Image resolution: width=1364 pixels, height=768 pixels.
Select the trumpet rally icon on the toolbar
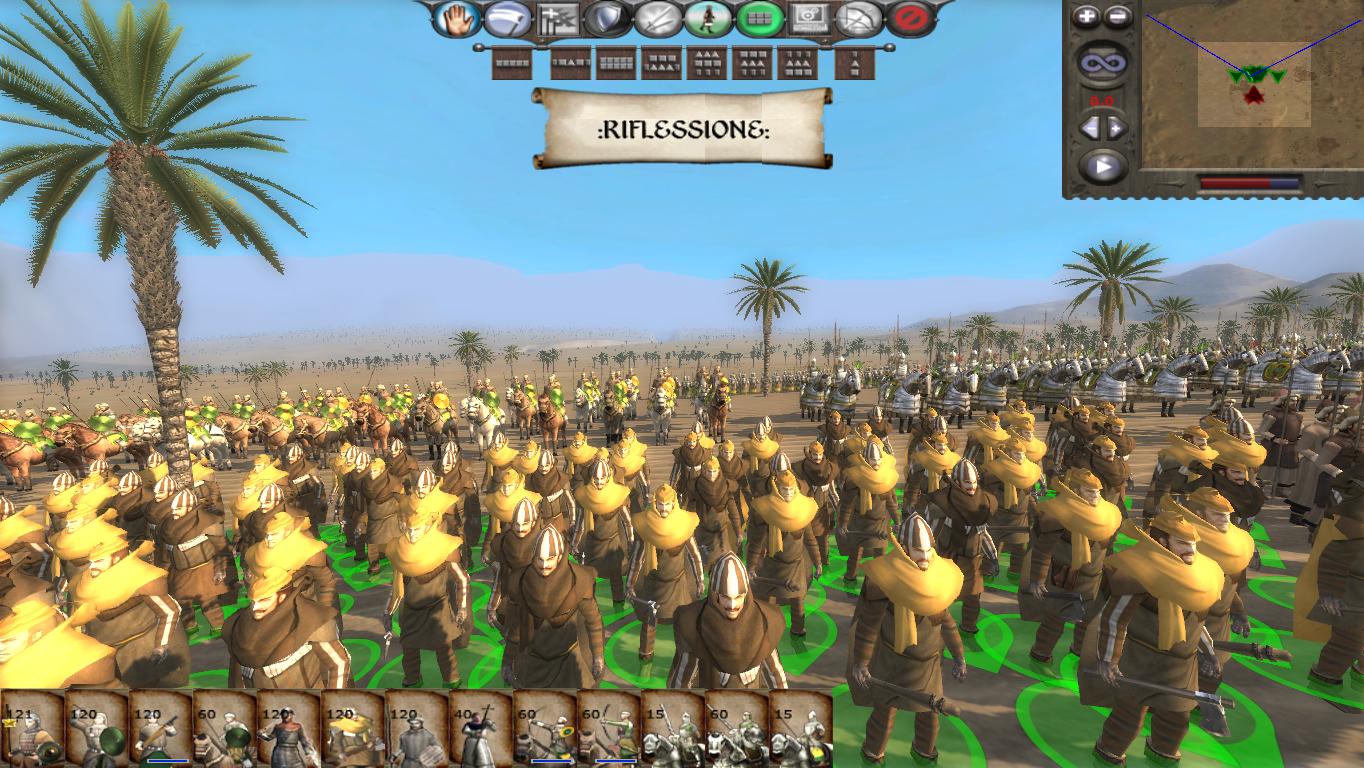[x=505, y=17]
